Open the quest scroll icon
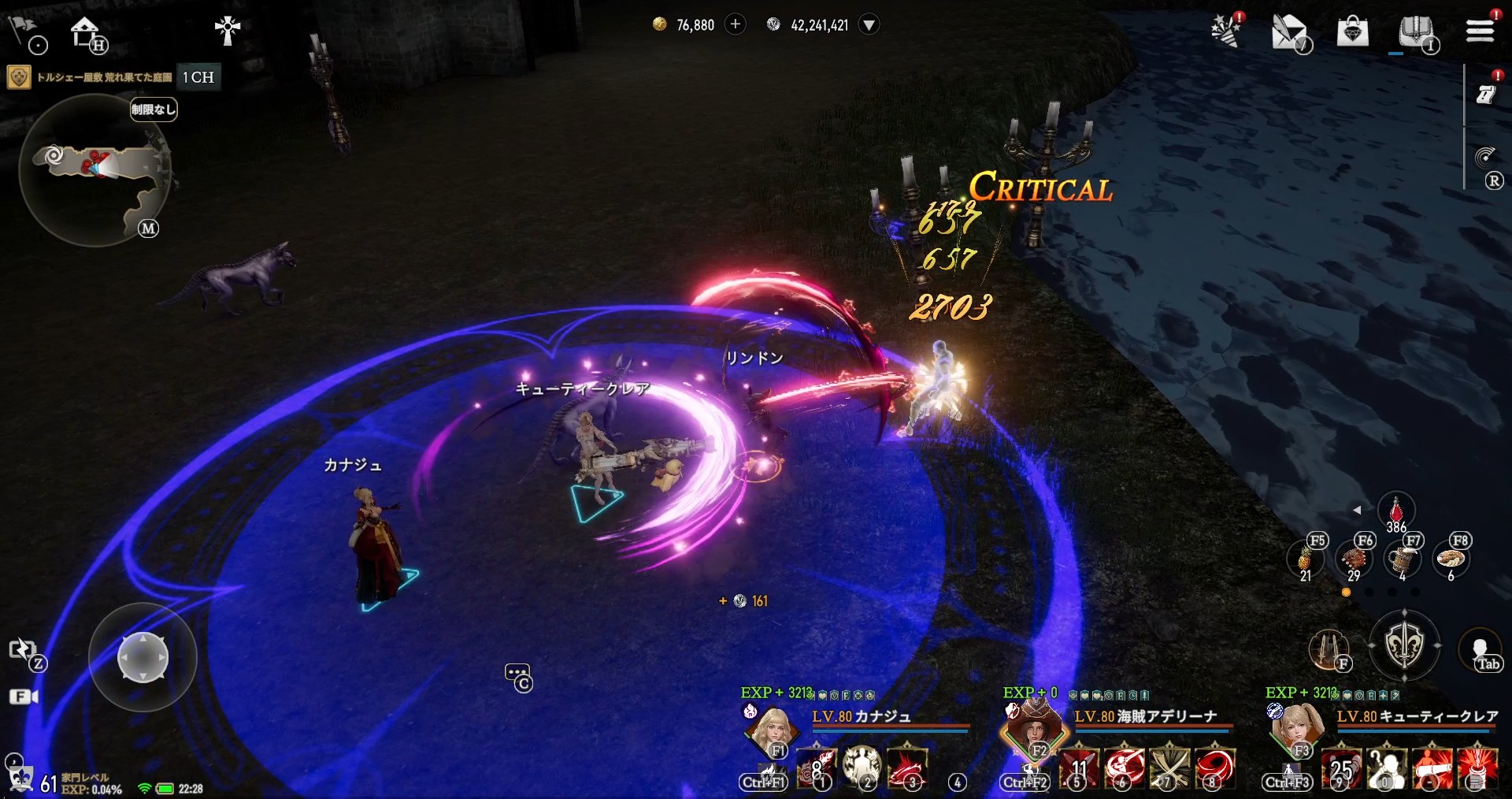 [1485, 94]
